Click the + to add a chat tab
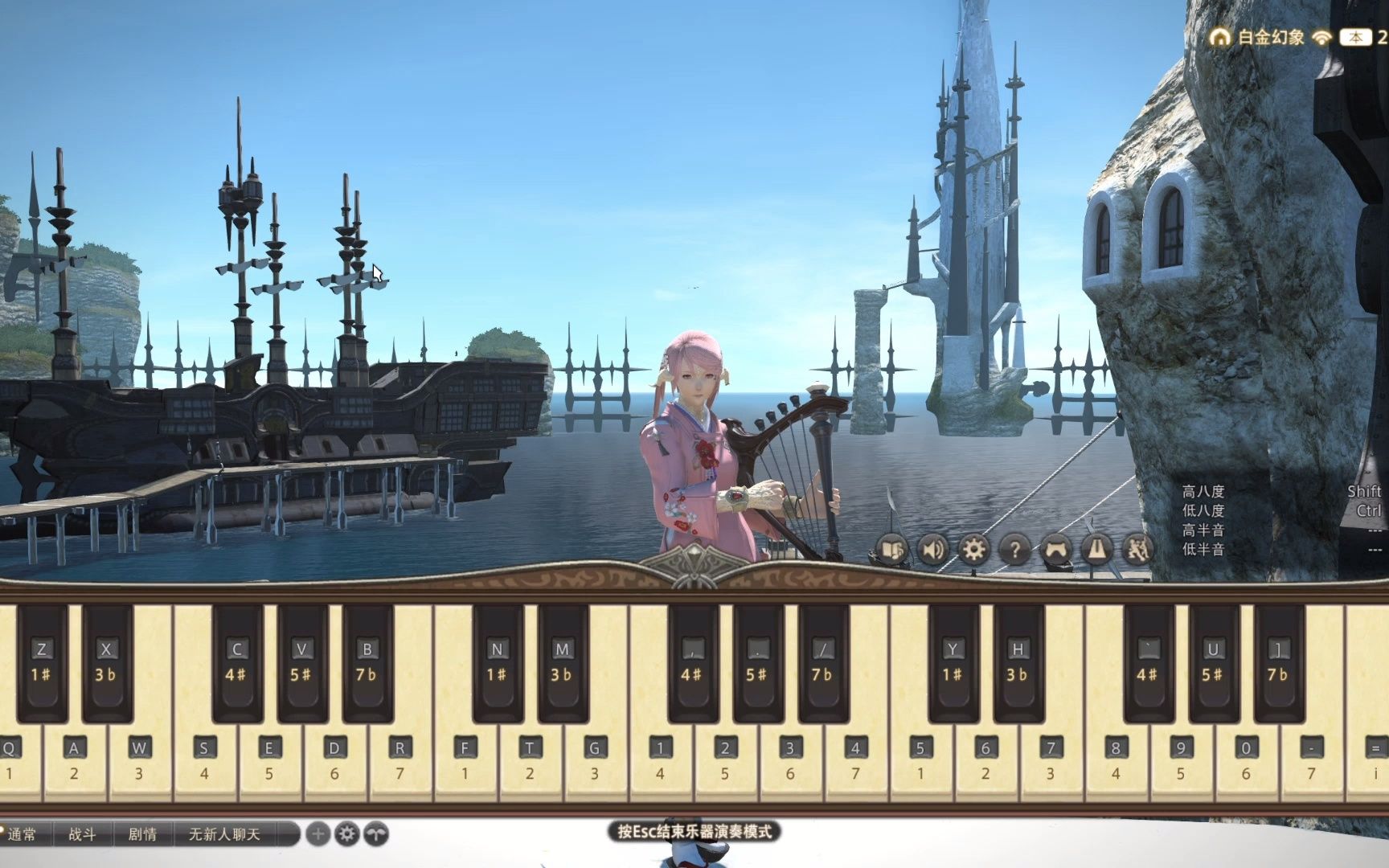The width and height of the screenshot is (1389, 868). coord(318,834)
